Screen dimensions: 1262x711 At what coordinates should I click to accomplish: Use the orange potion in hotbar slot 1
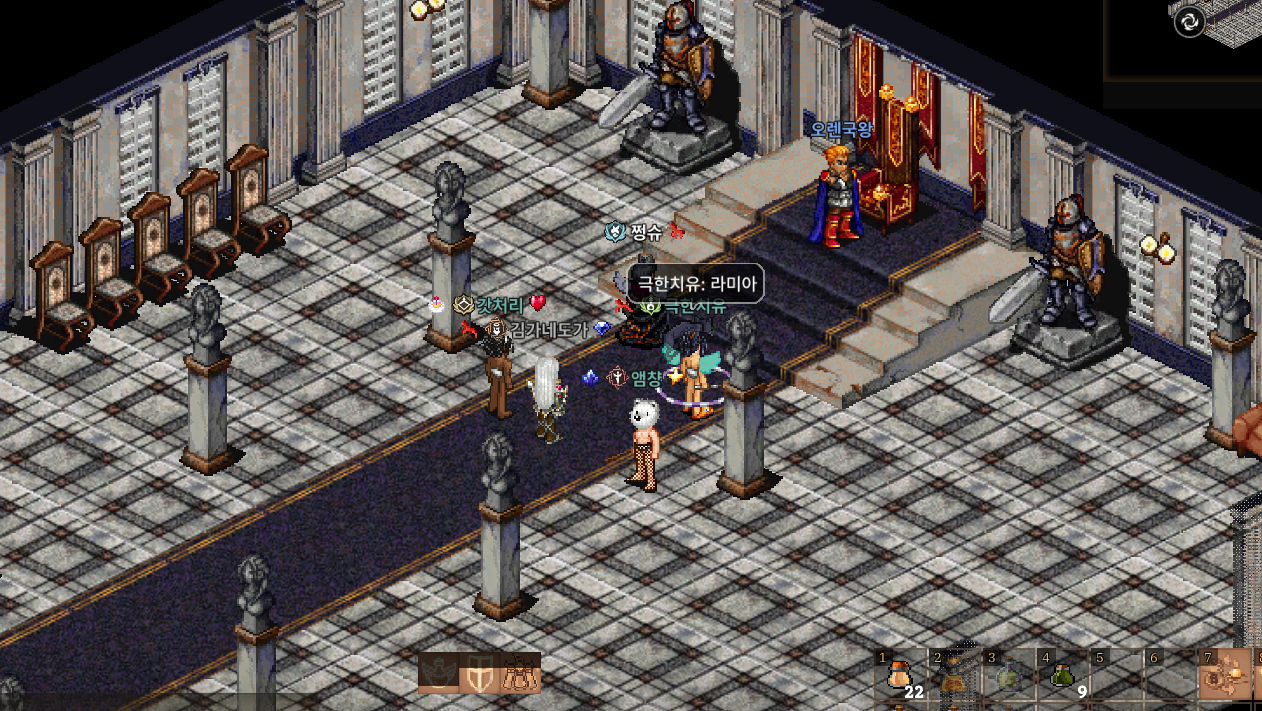(x=897, y=677)
